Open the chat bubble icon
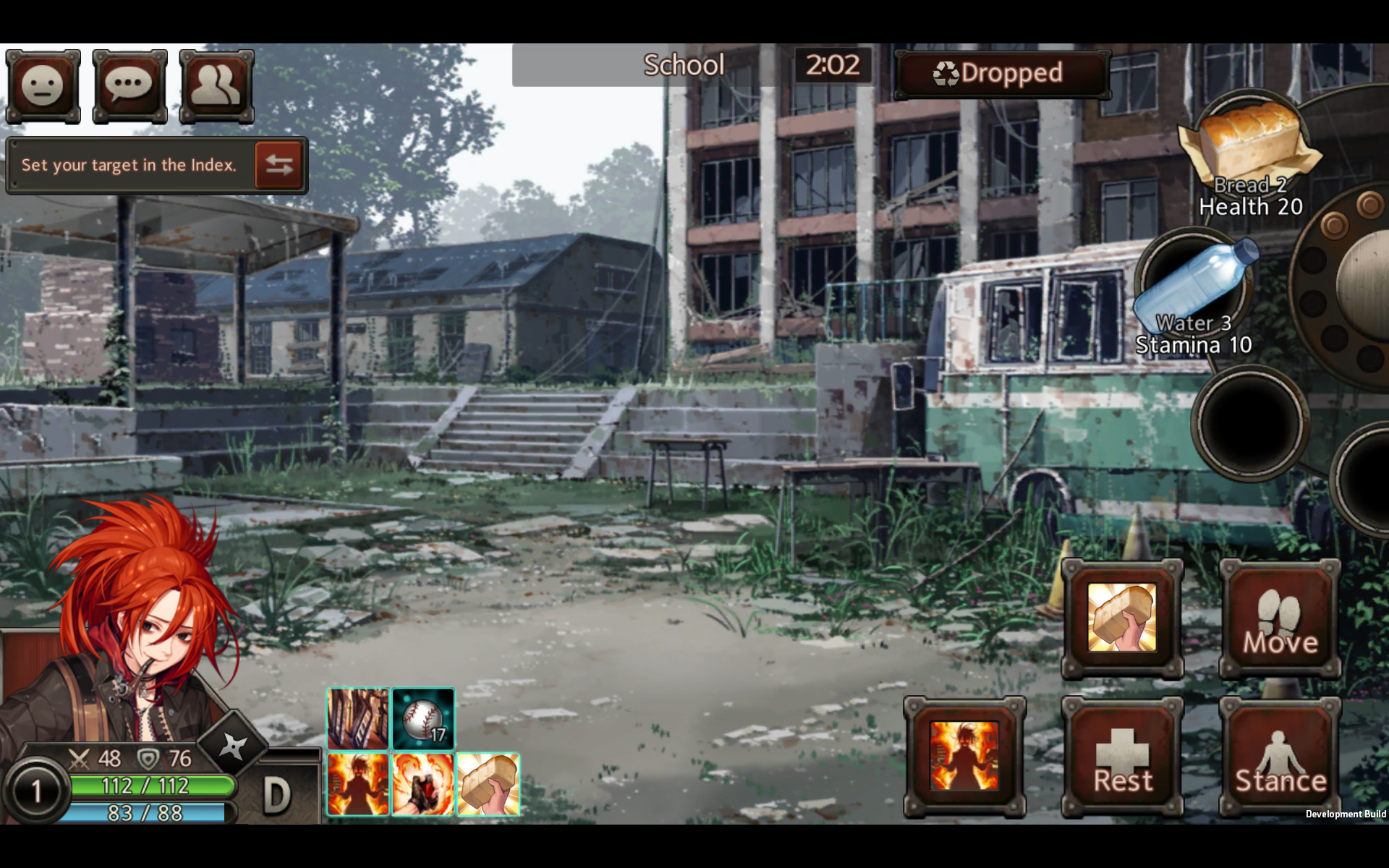The image size is (1389, 868). click(x=129, y=86)
